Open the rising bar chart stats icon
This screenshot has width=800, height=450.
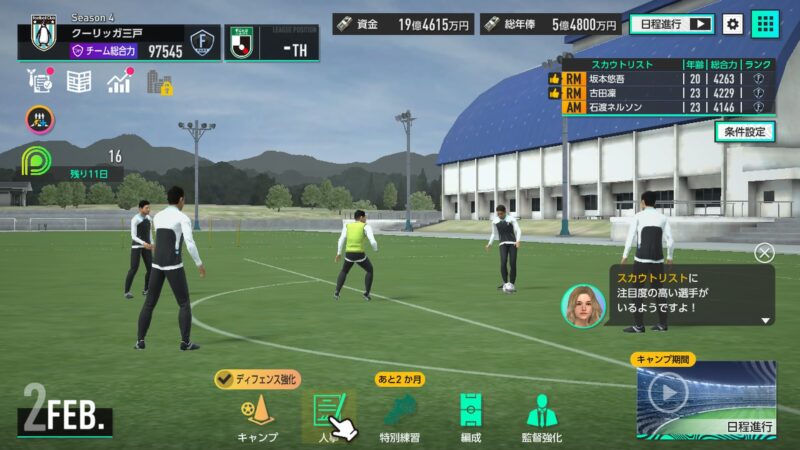pyautogui.click(x=120, y=82)
